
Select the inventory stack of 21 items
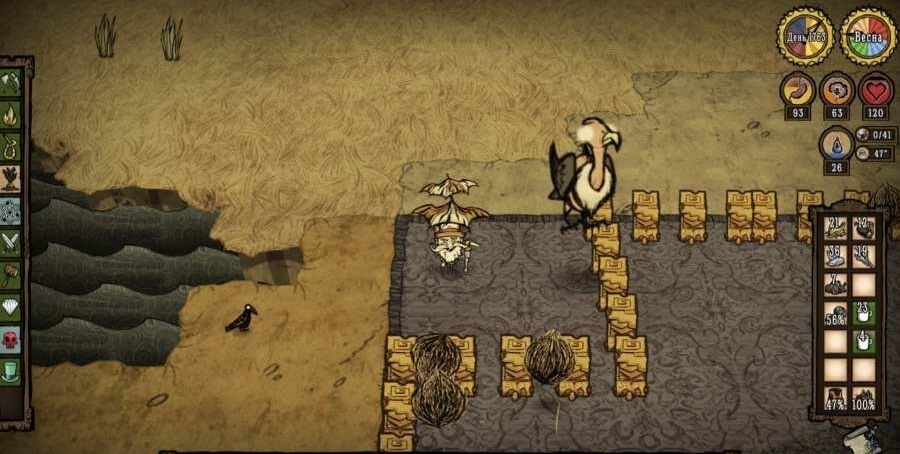tap(836, 228)
